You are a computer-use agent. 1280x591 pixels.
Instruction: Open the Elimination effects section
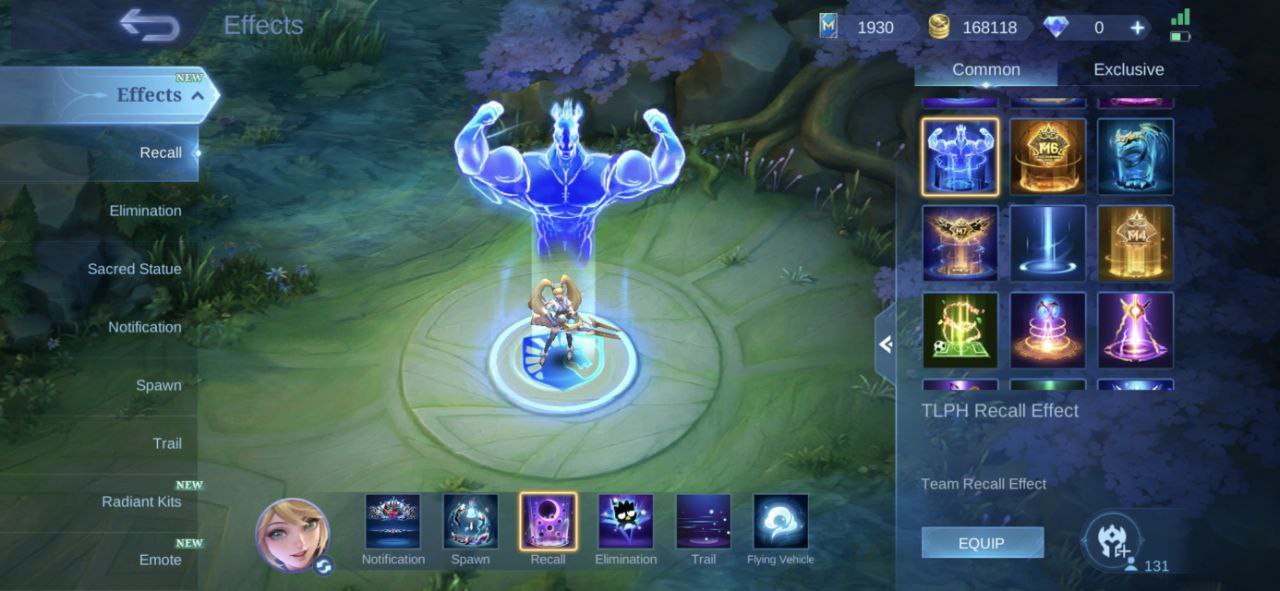point(145,211)
